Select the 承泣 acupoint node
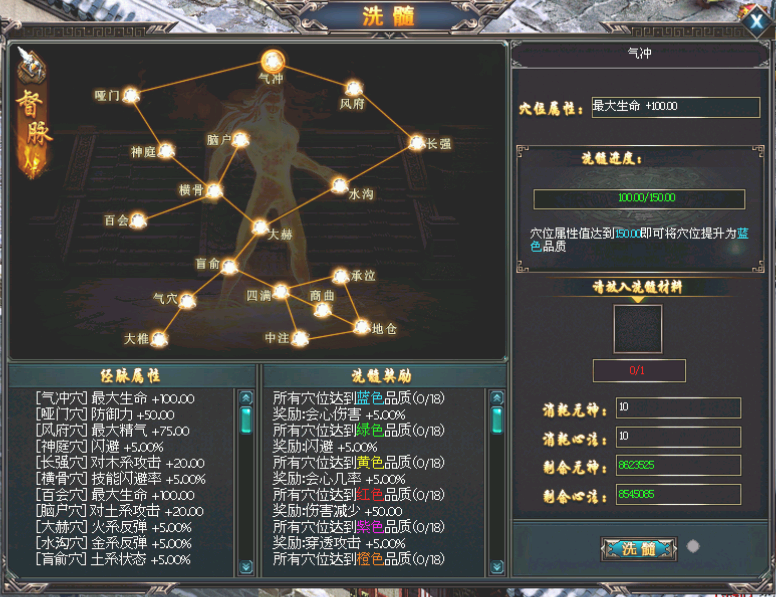Screen dimensions: 776x597 coord(340,275)
